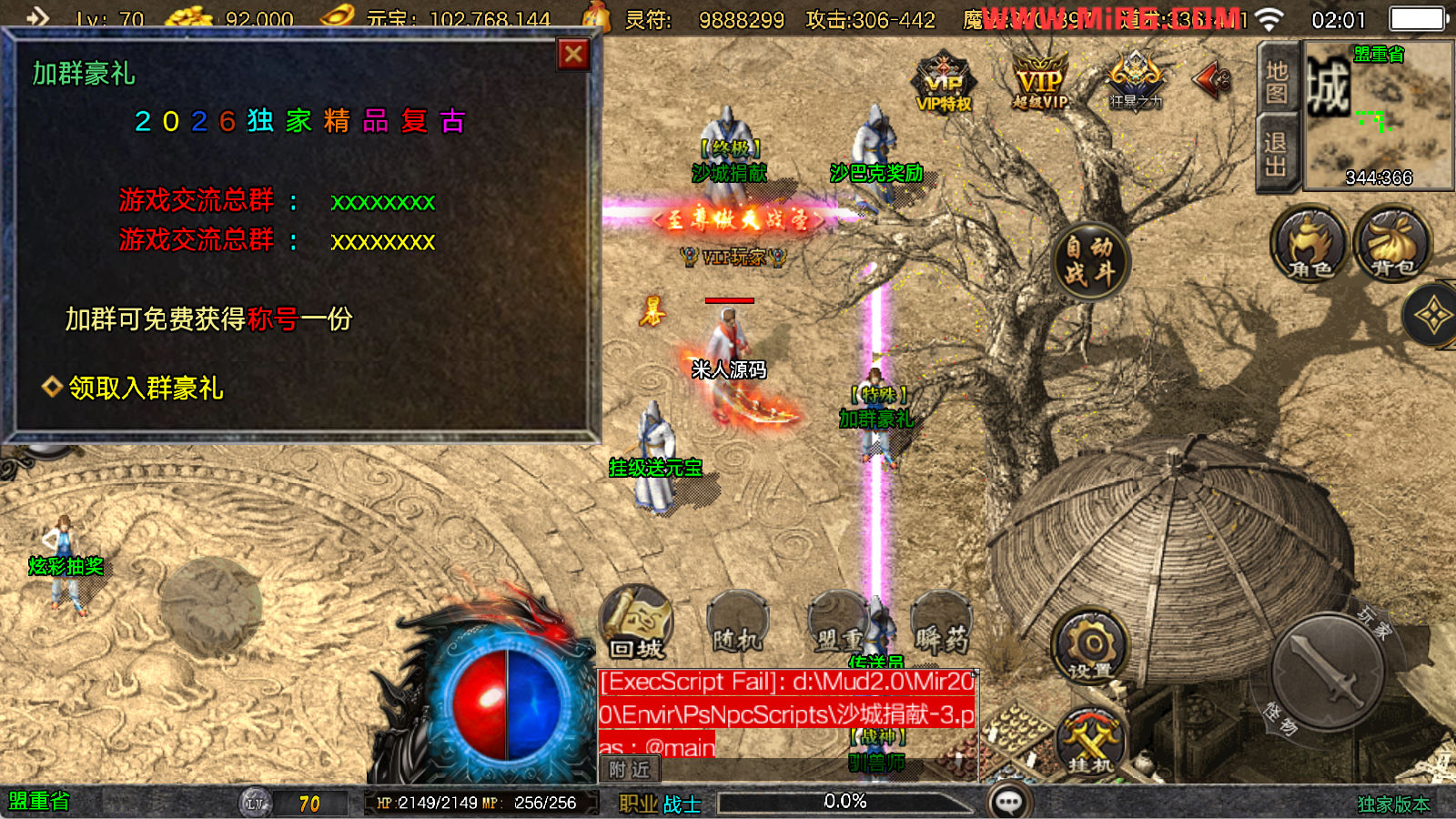Open the VIP特权 menu icon

(x=944, y=82)
